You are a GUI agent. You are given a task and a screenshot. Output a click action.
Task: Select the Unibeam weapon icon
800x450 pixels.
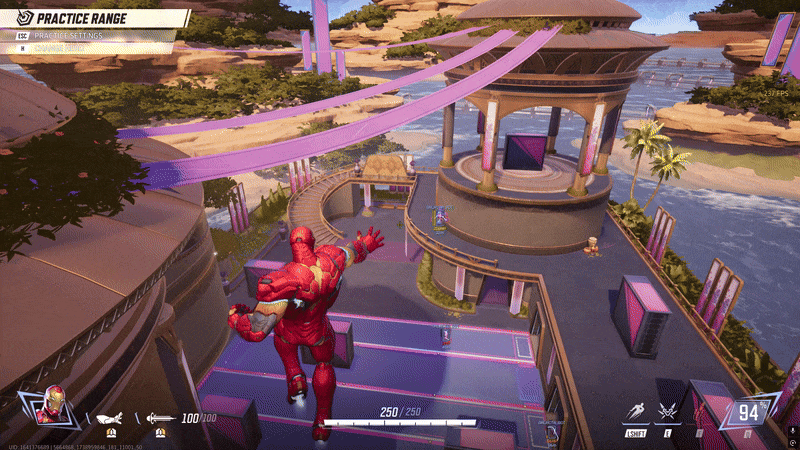point(160,419)
